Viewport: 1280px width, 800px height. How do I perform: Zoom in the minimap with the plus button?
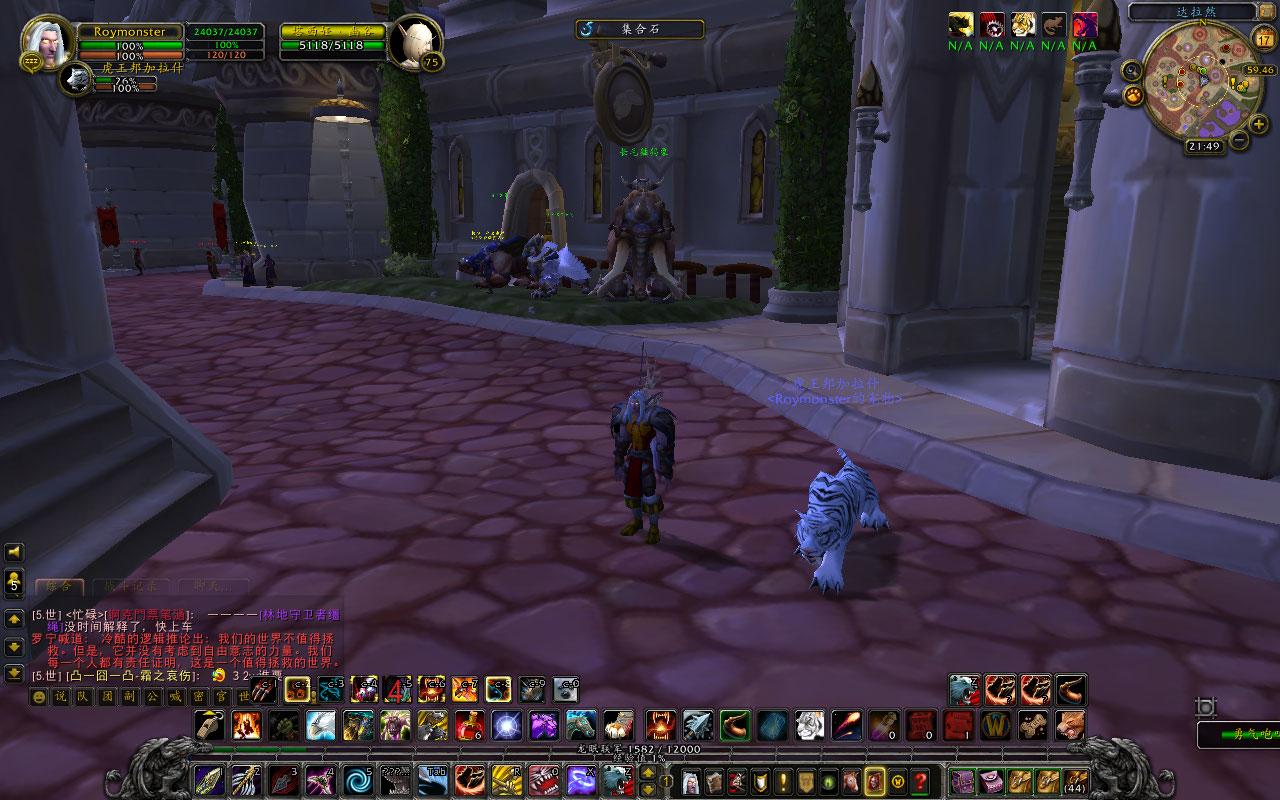[x=1258, y=123]
